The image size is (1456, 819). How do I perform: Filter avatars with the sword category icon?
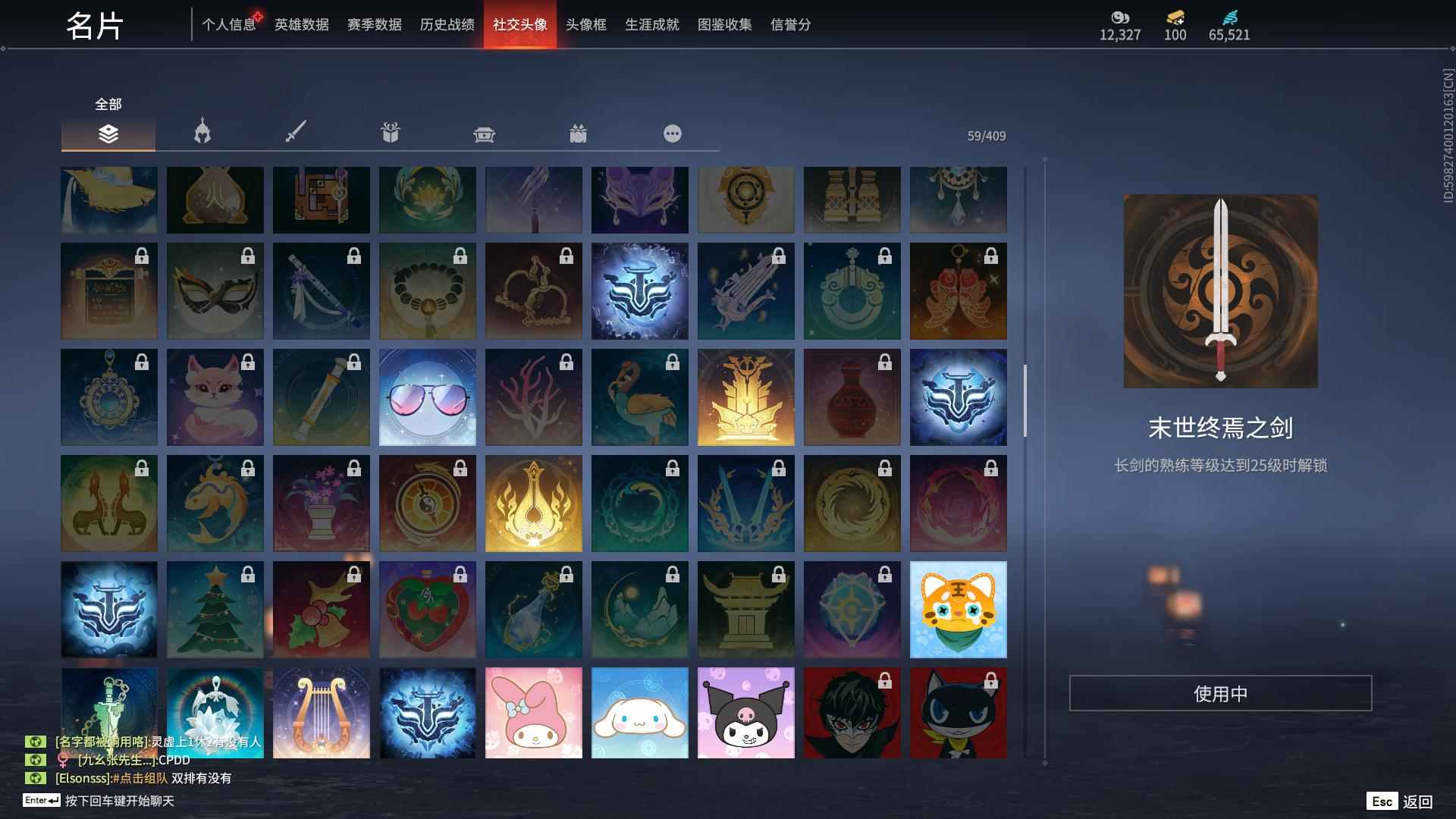pos(296,133)
